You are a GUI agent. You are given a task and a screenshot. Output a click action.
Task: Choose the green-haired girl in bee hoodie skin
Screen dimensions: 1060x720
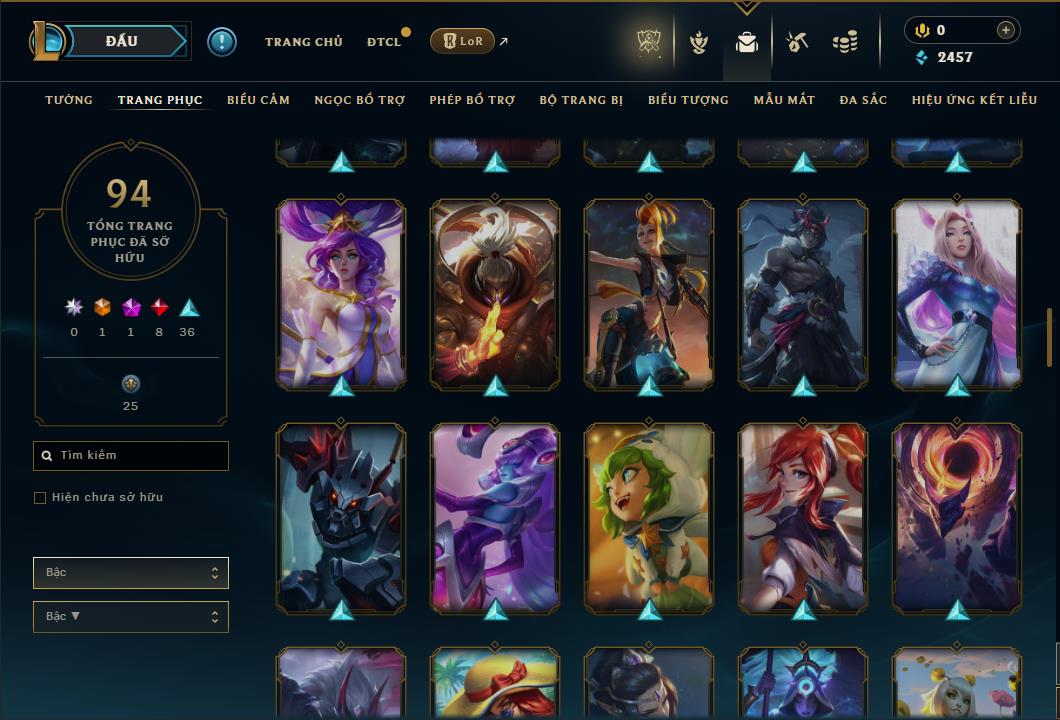tap(649, 518)
